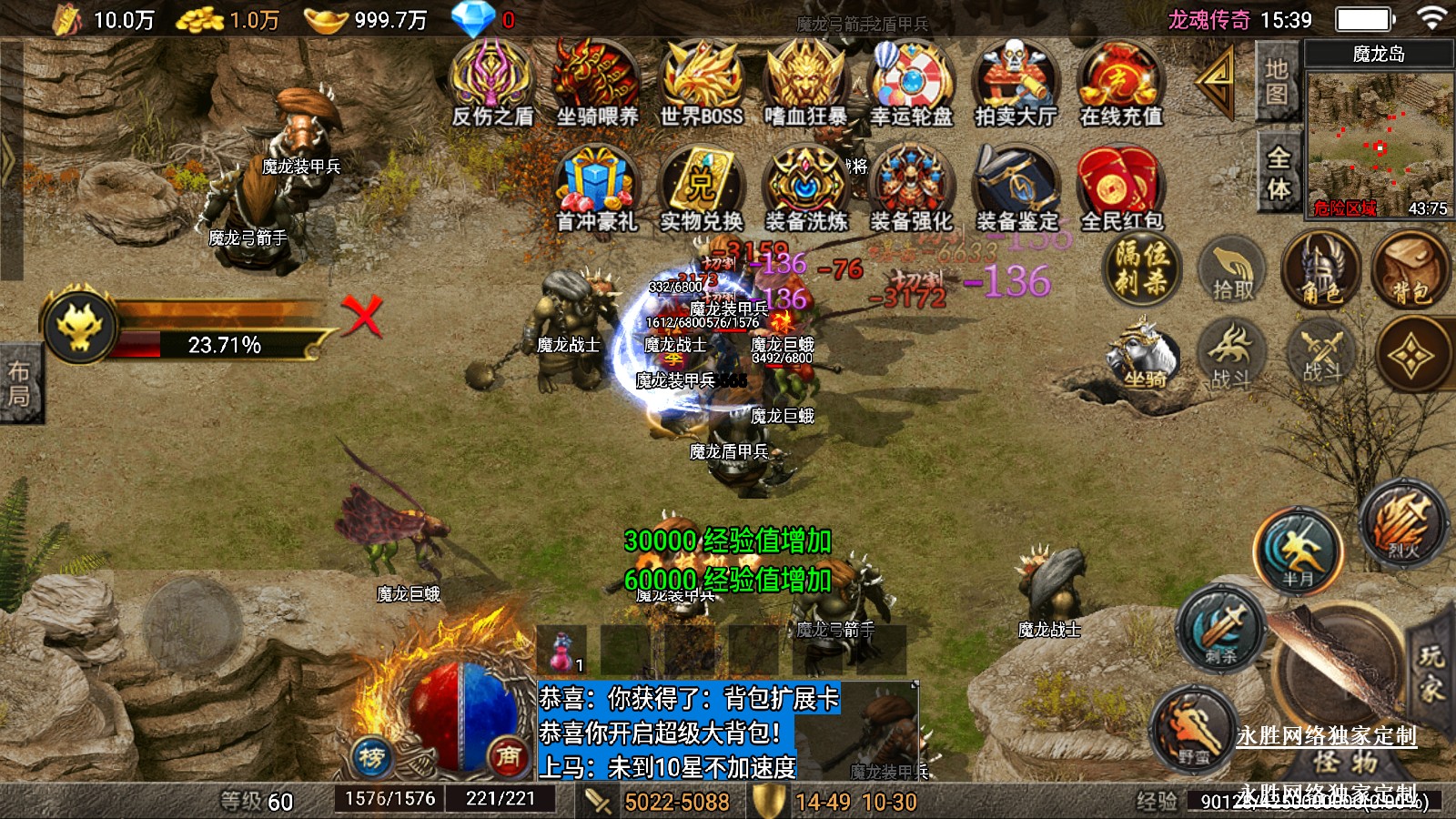Open the 拍卖大厅 auction hall
Screen dimensions: 1456x819
(x=1016, y=82)
